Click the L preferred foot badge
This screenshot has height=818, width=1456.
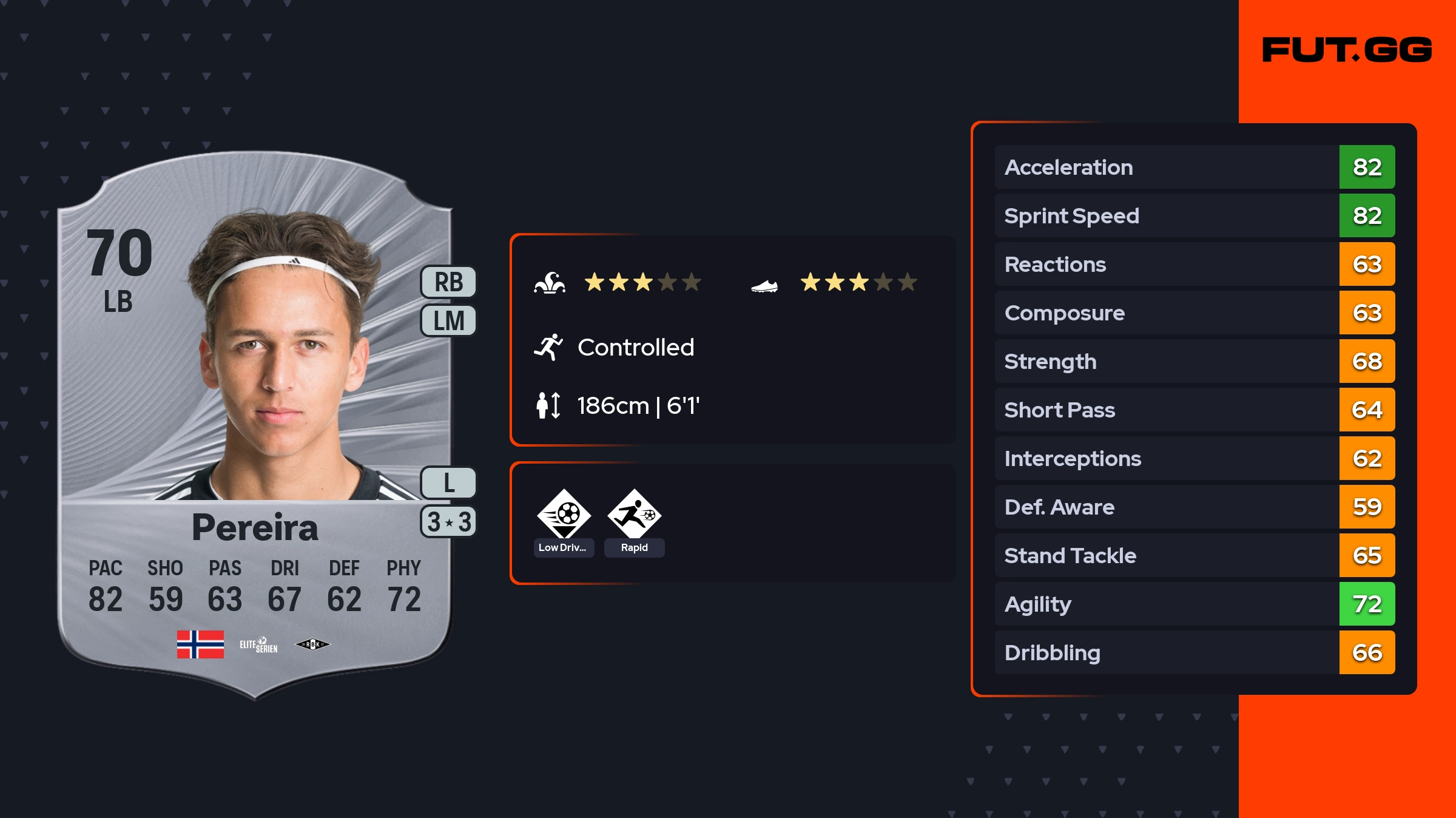[449, 483]
